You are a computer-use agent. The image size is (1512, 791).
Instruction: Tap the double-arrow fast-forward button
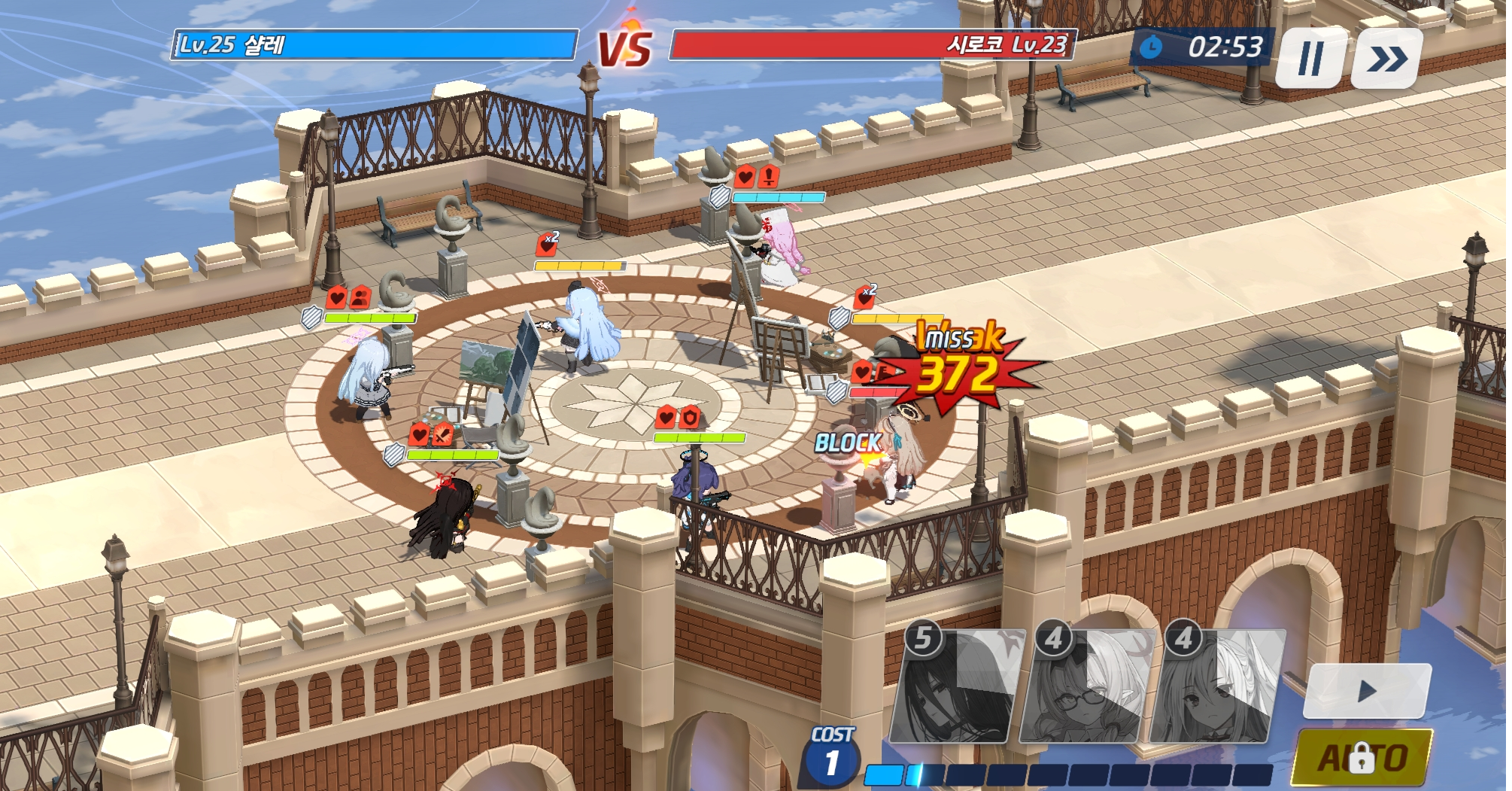point(1386,58)
